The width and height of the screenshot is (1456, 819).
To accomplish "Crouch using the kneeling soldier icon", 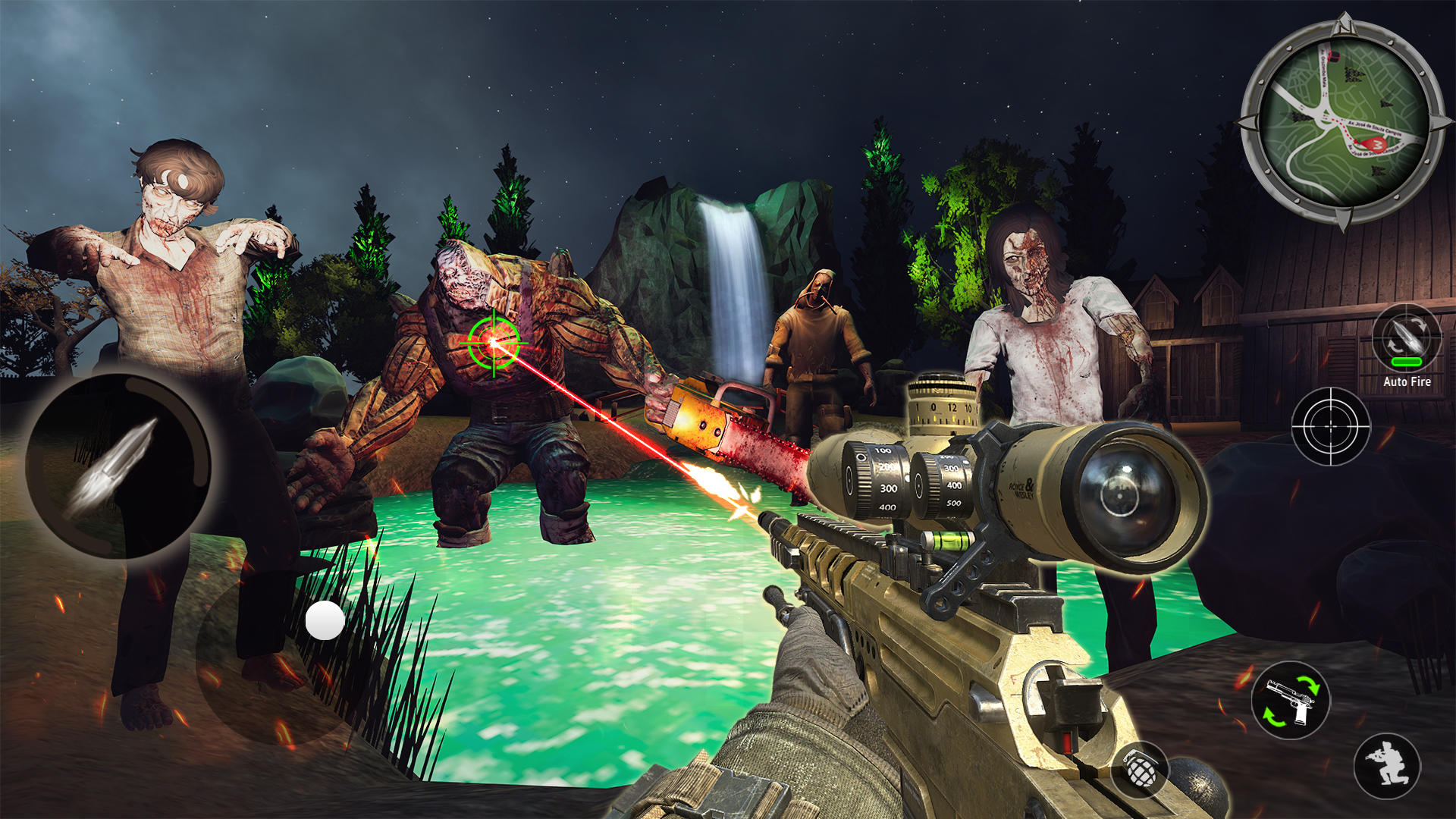I will (x=1387, y=765).
